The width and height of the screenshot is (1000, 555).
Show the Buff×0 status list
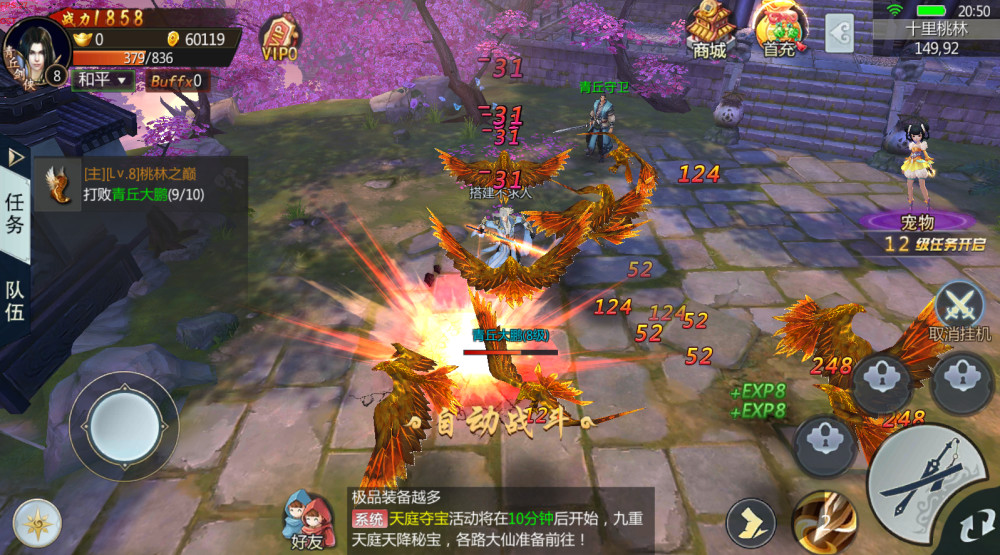176,81
